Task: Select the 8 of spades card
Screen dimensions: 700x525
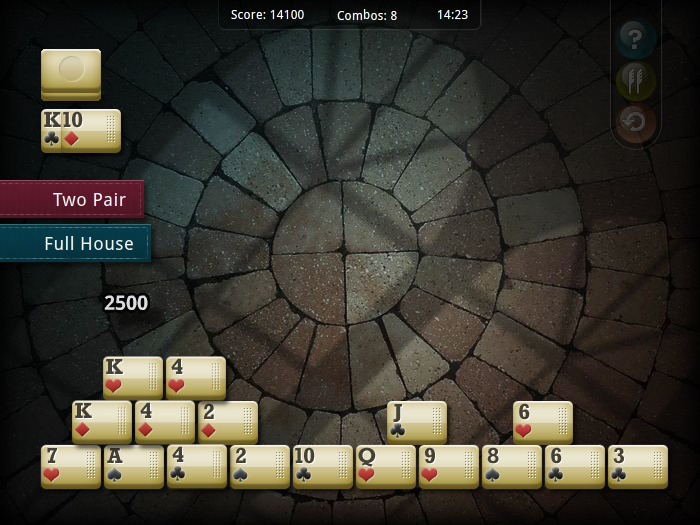Action: pos(512,466)
